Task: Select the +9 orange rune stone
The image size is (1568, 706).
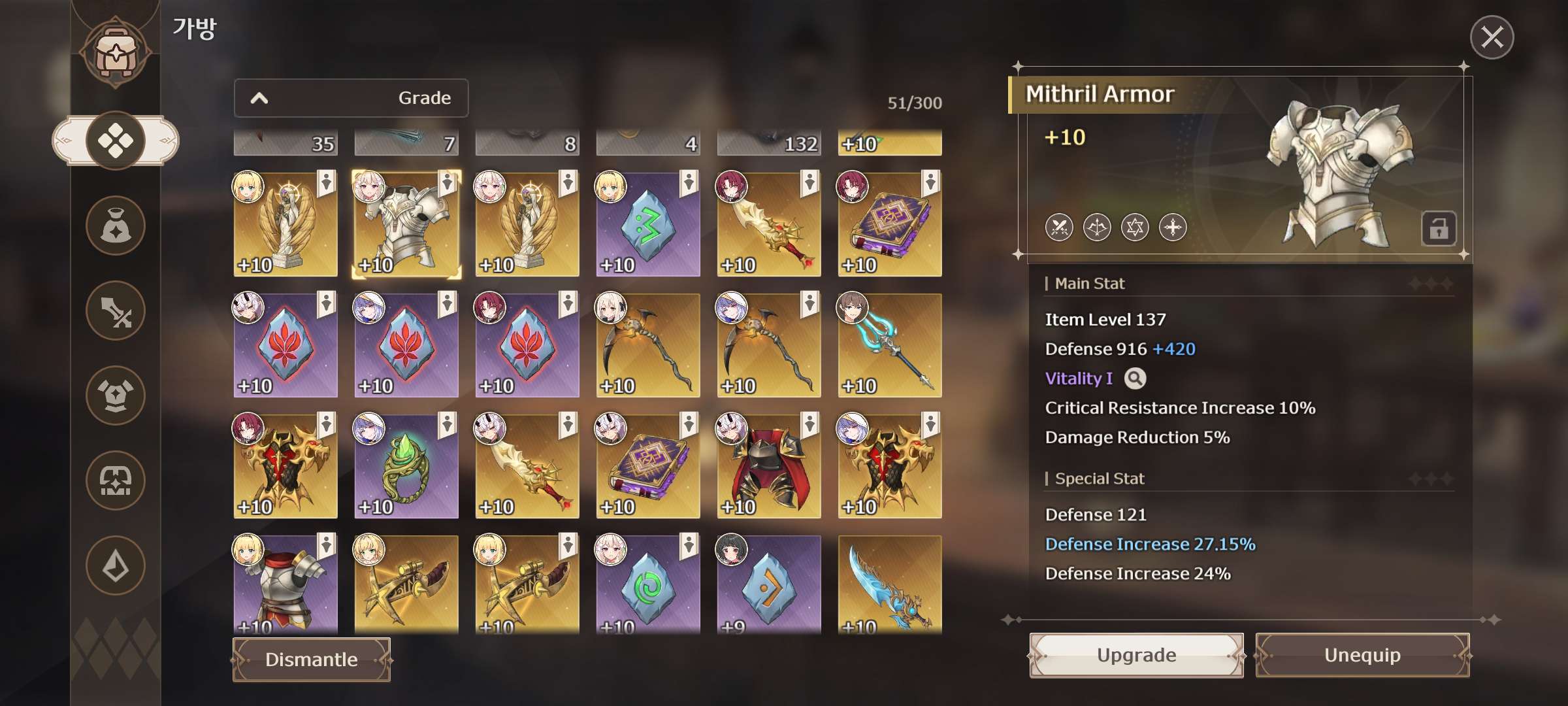Action: pos(769,585)
